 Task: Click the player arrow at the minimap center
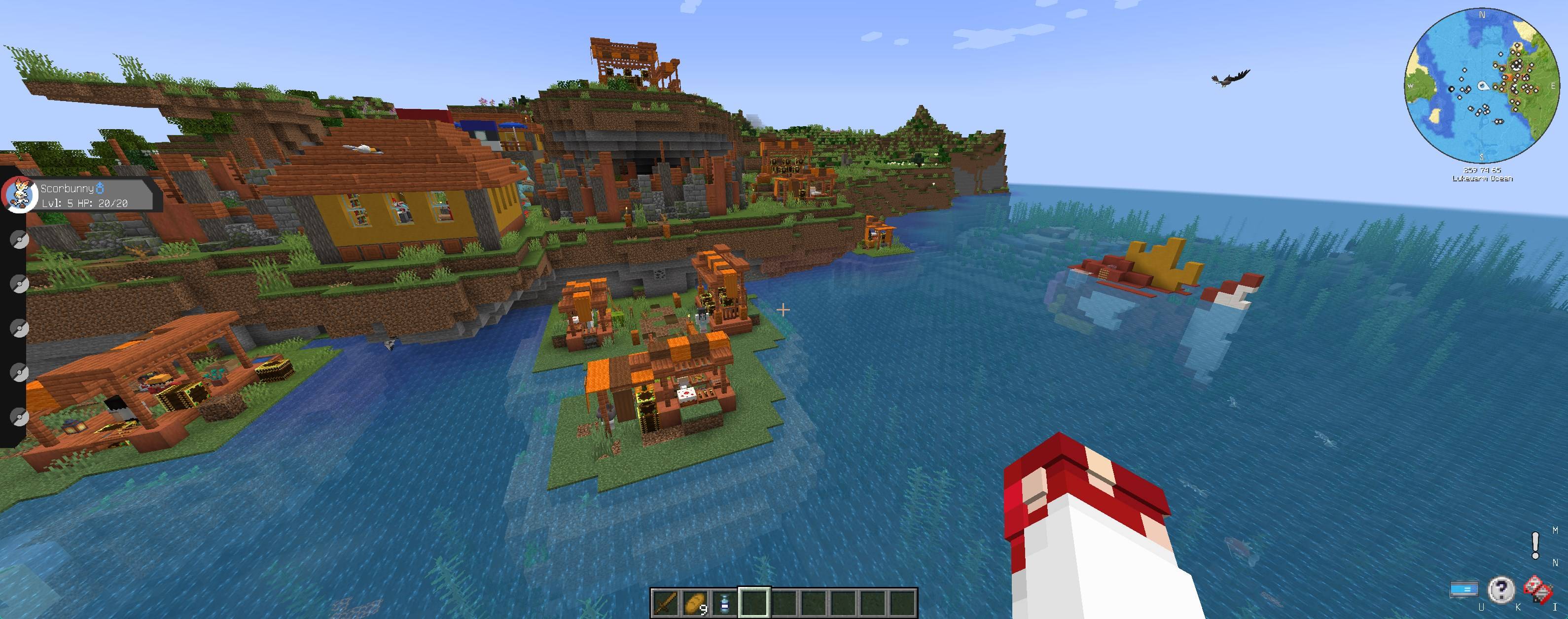tap(1483, 86)
